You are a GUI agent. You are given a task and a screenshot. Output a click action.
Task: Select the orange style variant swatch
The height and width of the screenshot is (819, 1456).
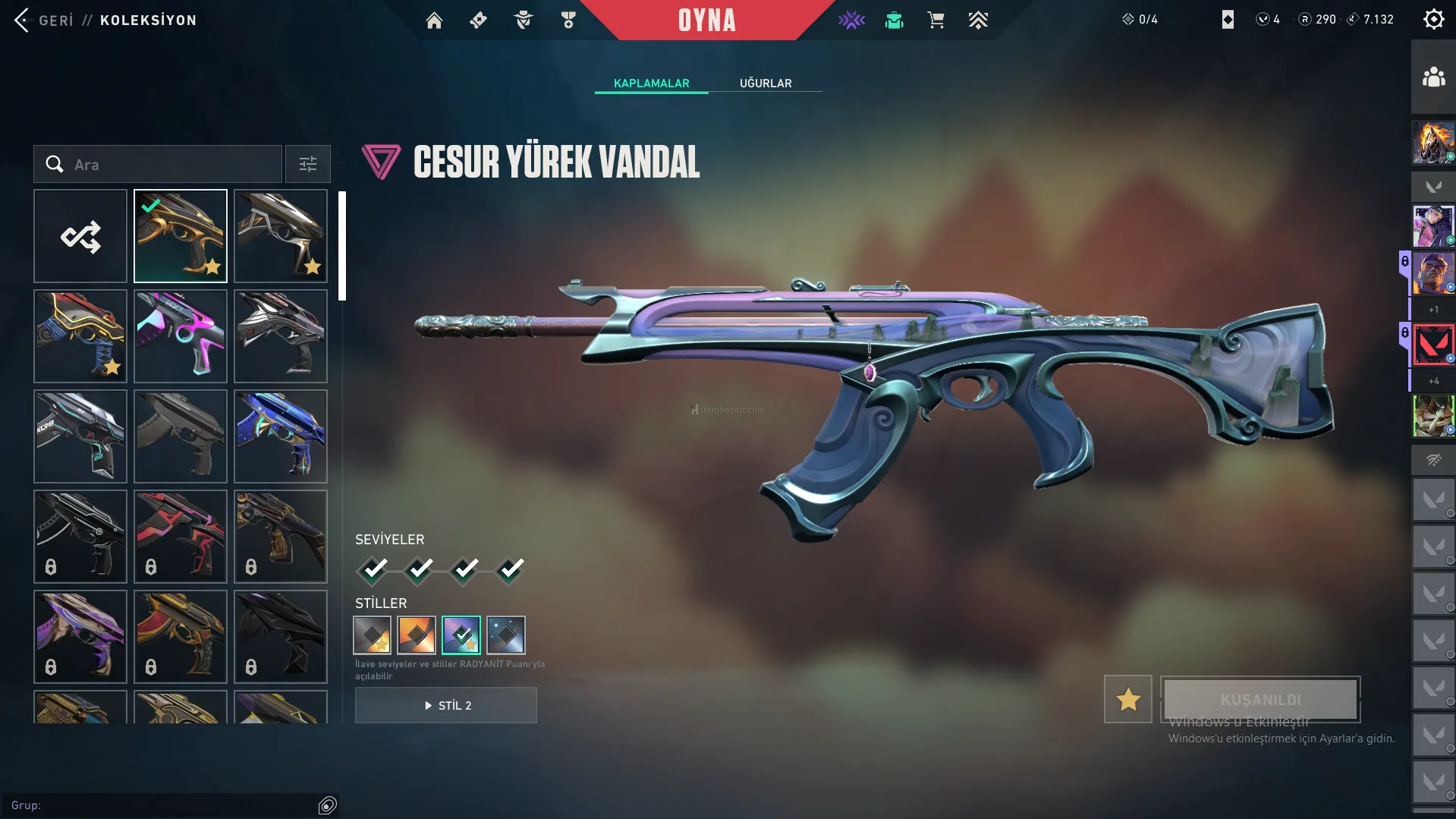tap(417, 635)
